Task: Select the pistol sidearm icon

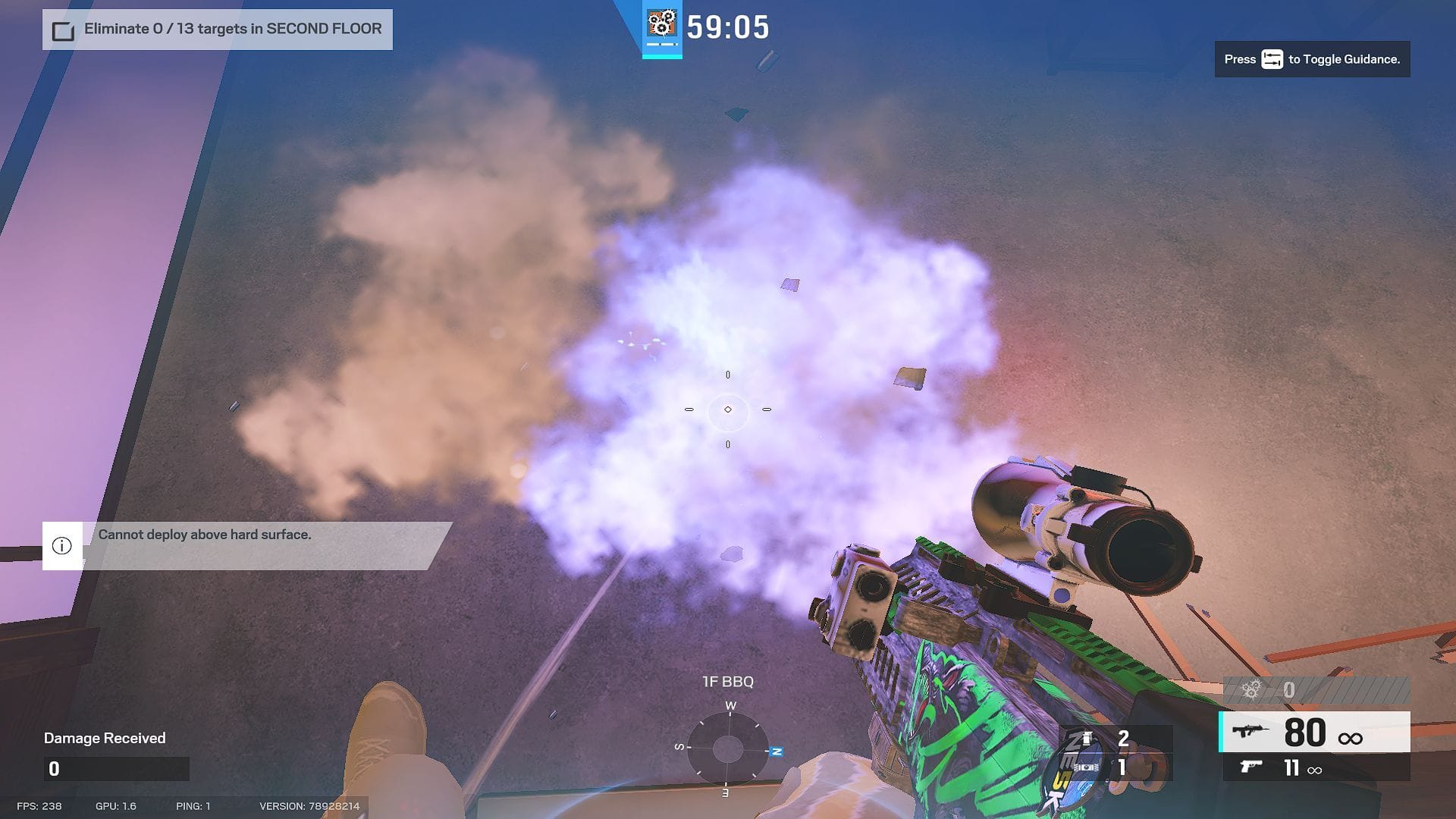Action: (x=1251, y=767)
